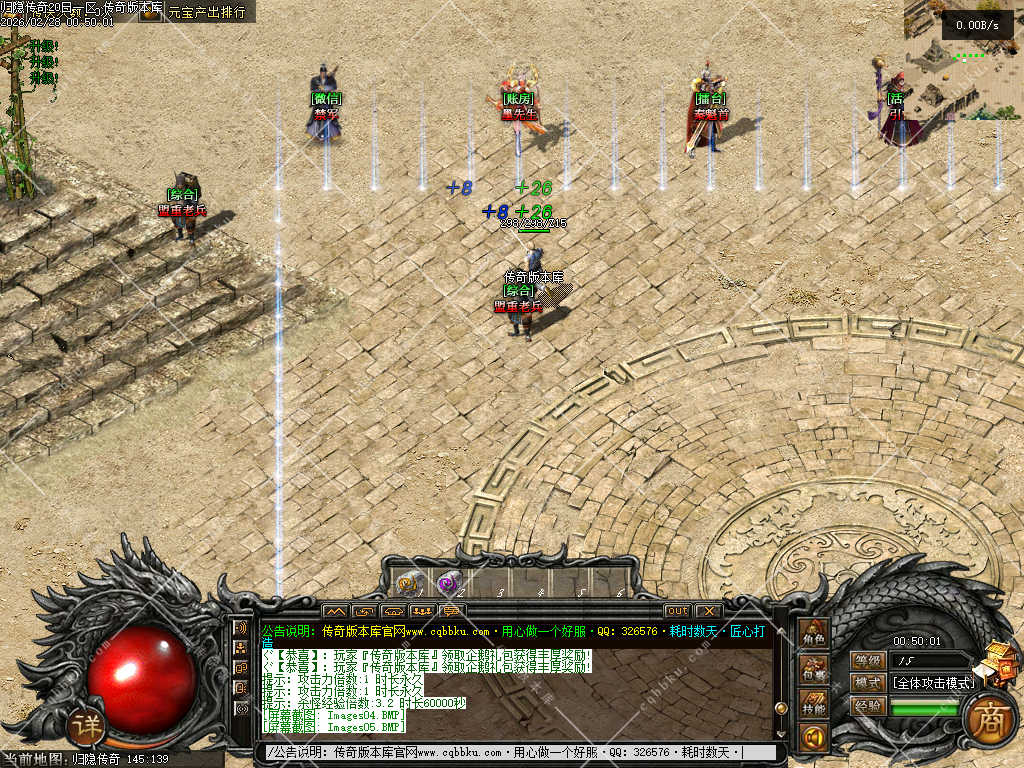Toggle the topmost chat channel filter icon
The image size is (1024, 768).
point(241,628)
